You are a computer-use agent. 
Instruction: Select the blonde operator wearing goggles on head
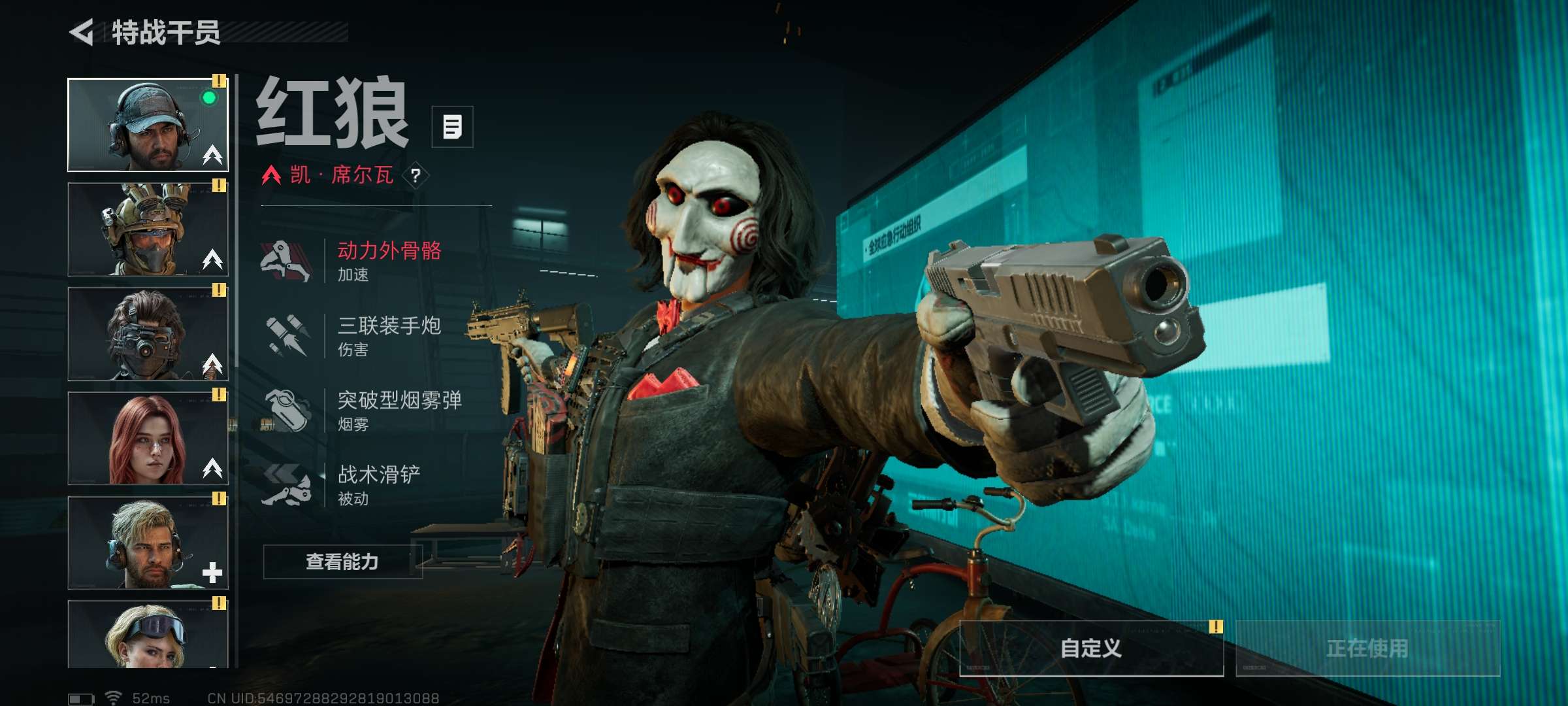tap(148, 634)
